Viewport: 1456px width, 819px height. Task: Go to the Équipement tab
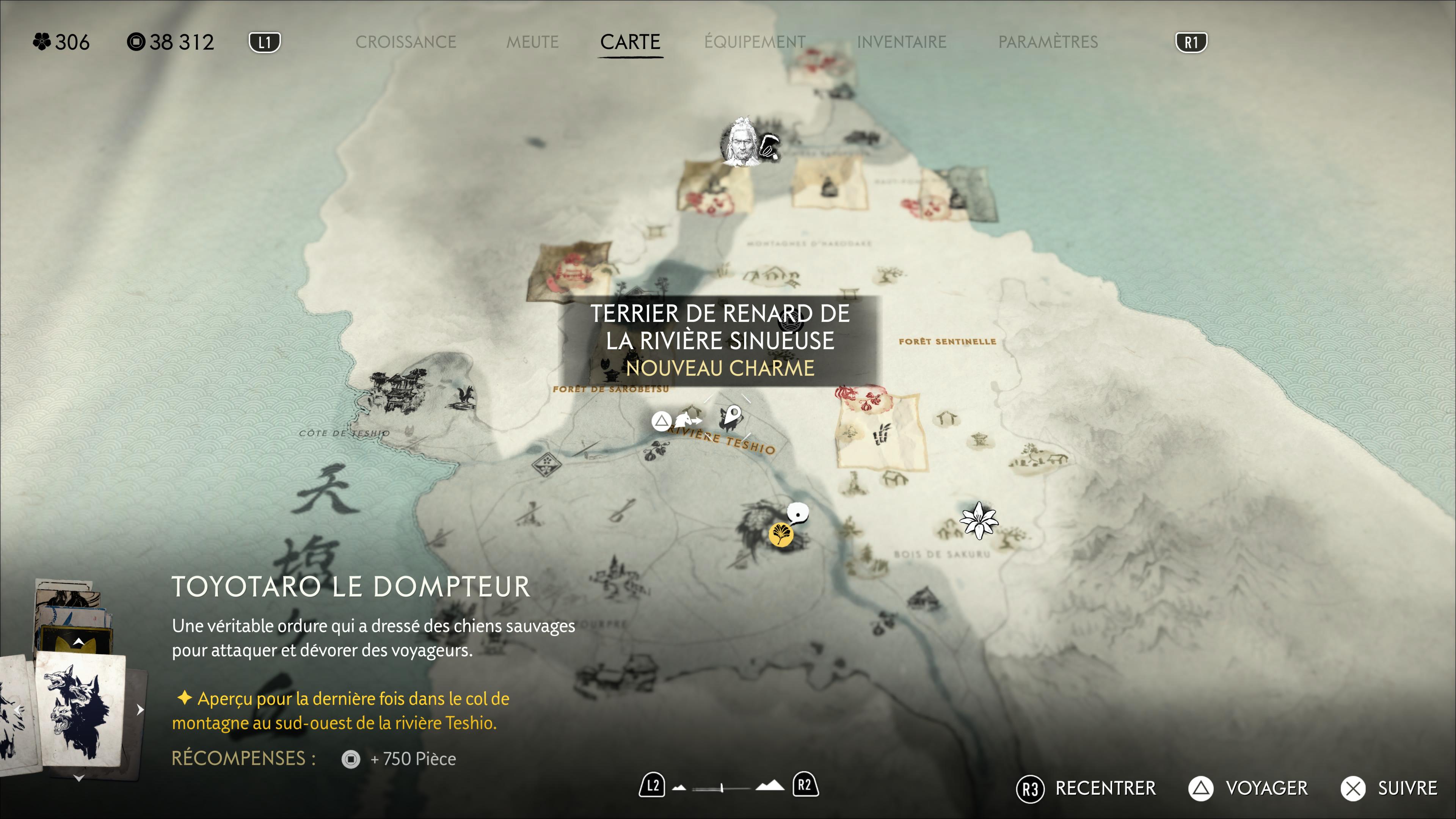(755, 42)
